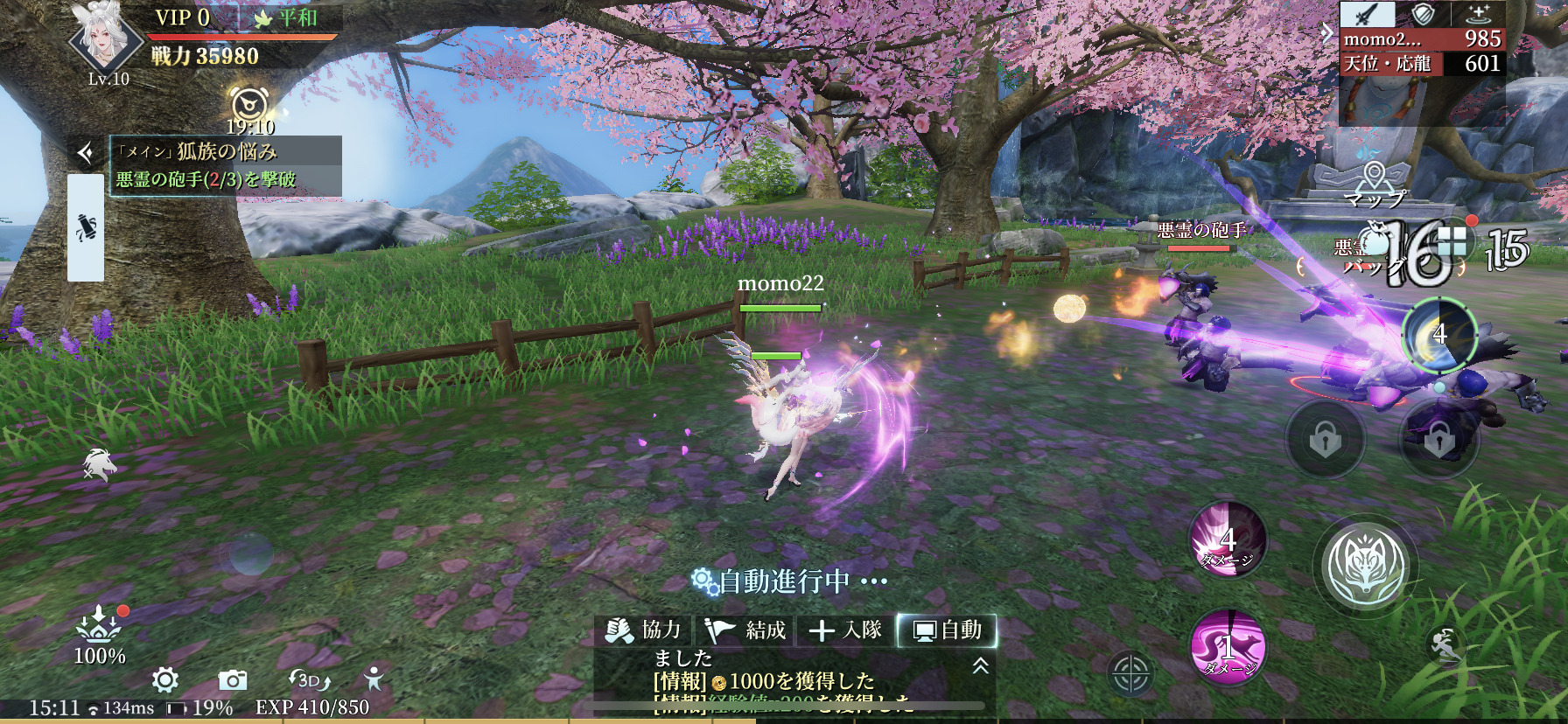Use the pink fox damage skill
Screen dimensions: 1568x724
pos(1228,647)
